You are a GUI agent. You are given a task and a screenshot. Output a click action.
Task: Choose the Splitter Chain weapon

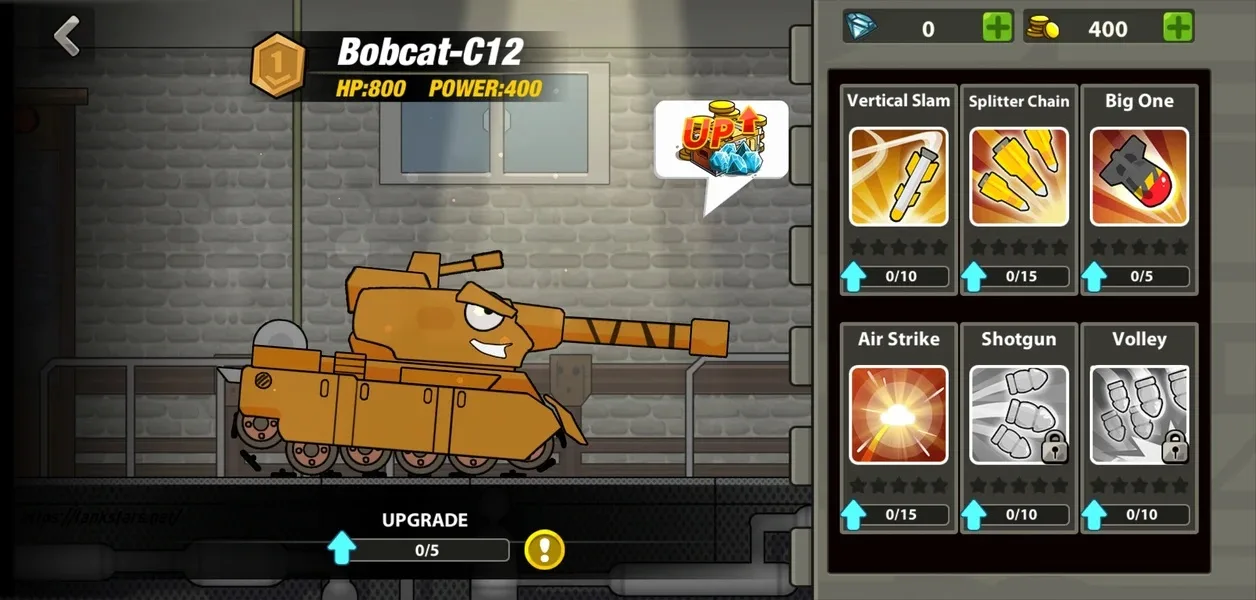tap(1018, 176)
